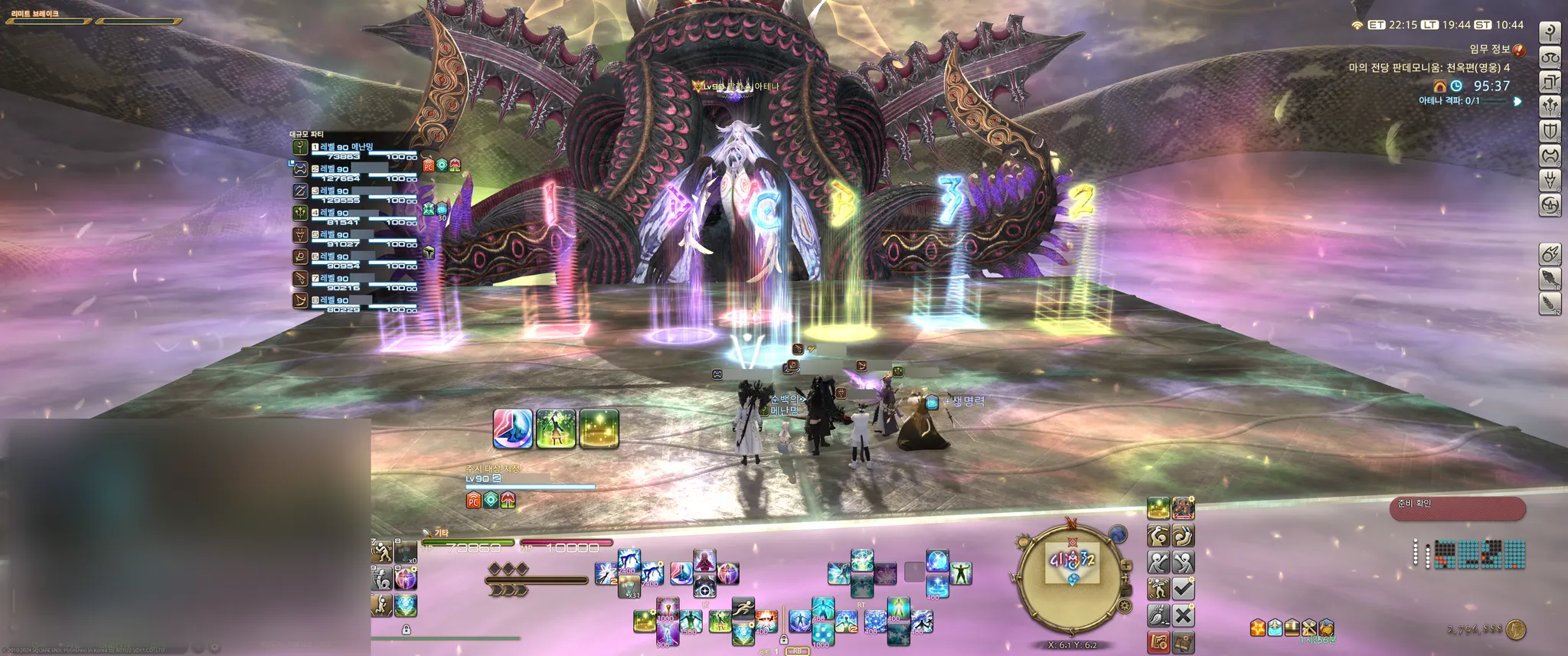The width and height of the screenshot is (1568, 656).
Task: Select the white mage gear set icon
Action: tap(1550, 32)
